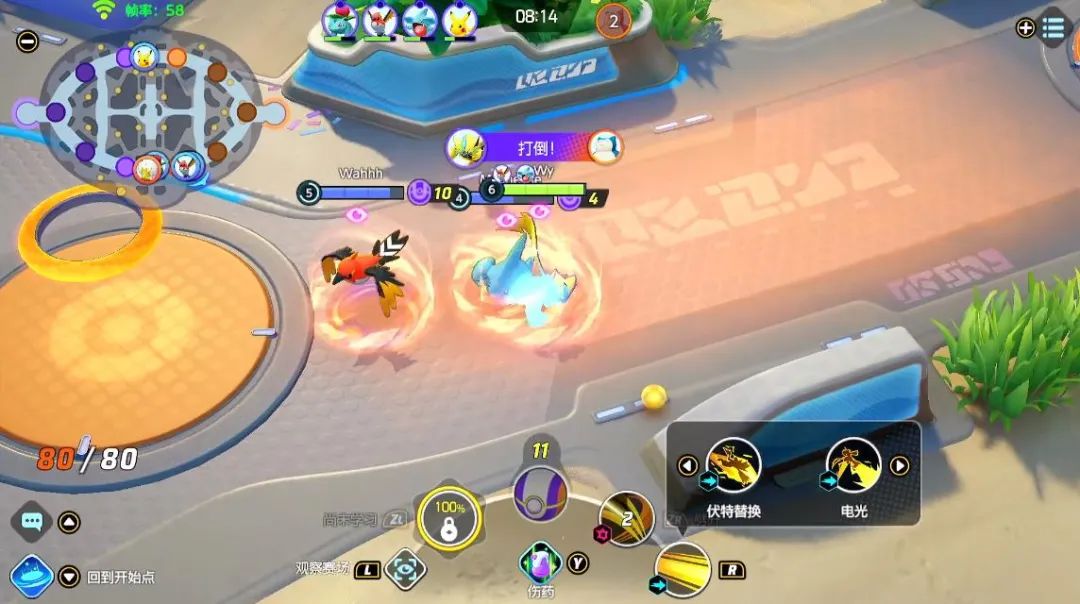Activate the locked 100% Unite move button

click(x=449, y=519)
